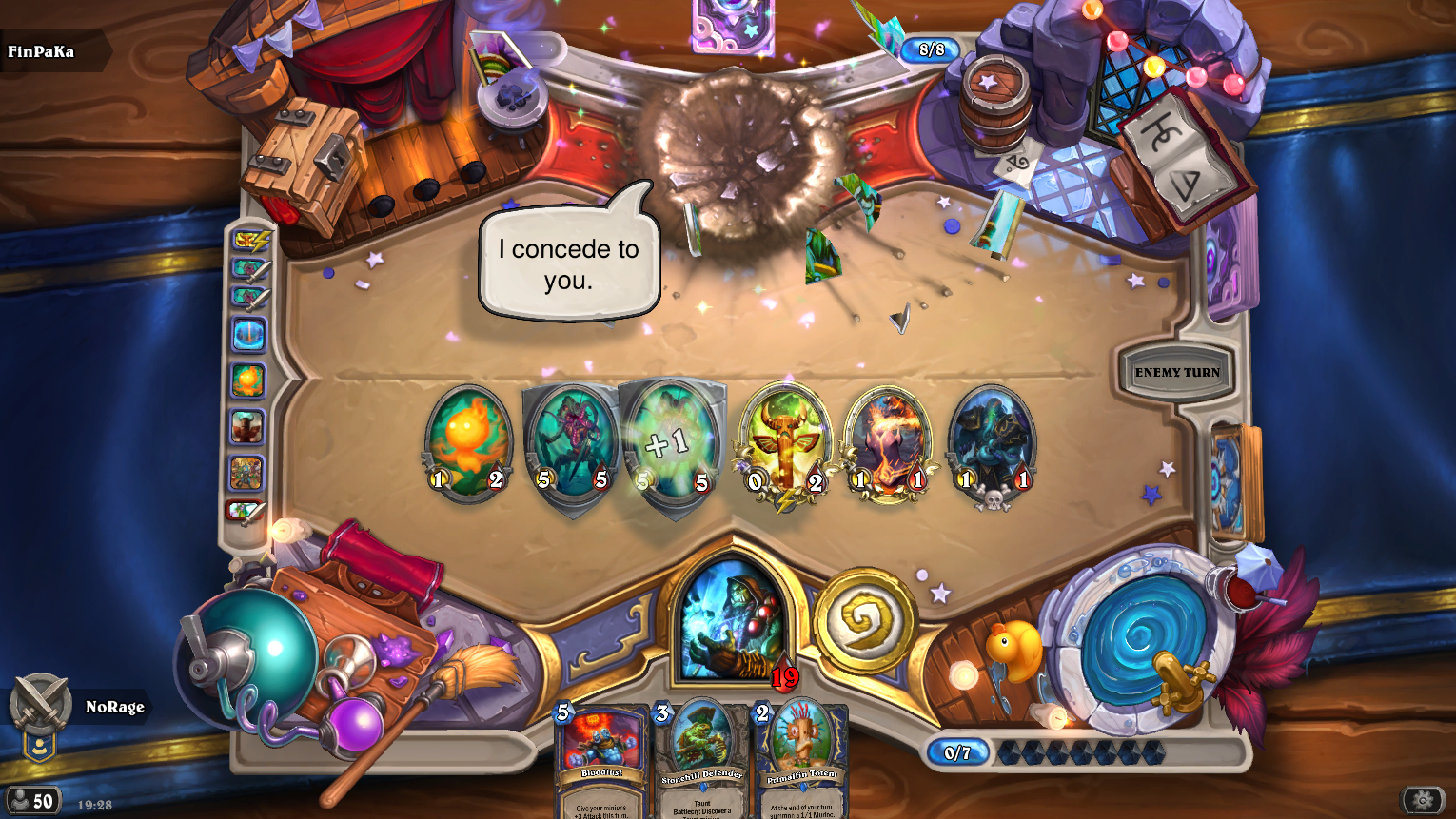
Task: Inspect the fire elemental history tile
Action: tap(247, 380)
